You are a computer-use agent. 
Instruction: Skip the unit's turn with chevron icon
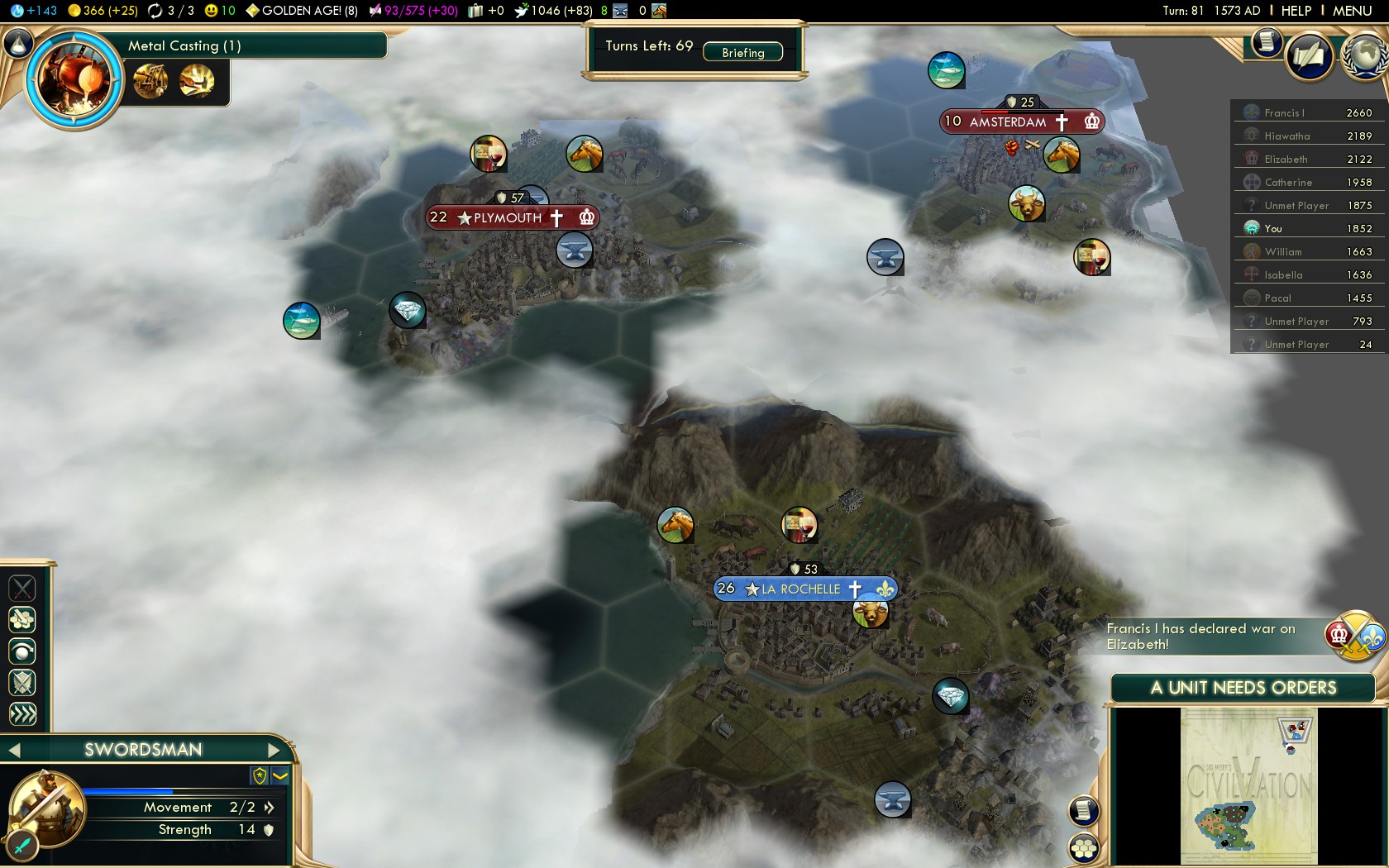point(22,713)
